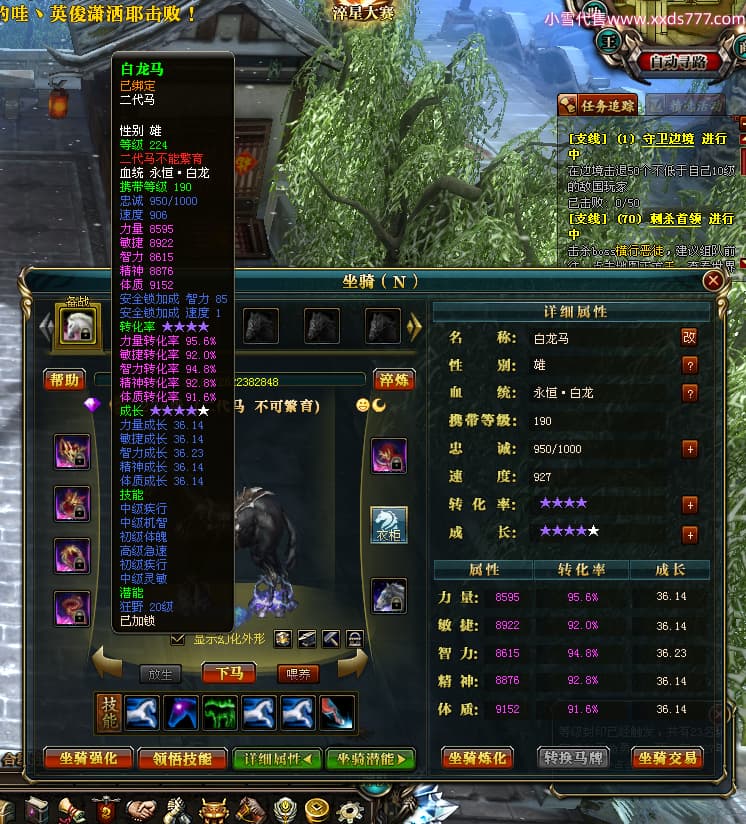Screen dimensions: 746x824
Task: Open the 坐骑潜能 mount potential panel
Action: pos(369,758)
